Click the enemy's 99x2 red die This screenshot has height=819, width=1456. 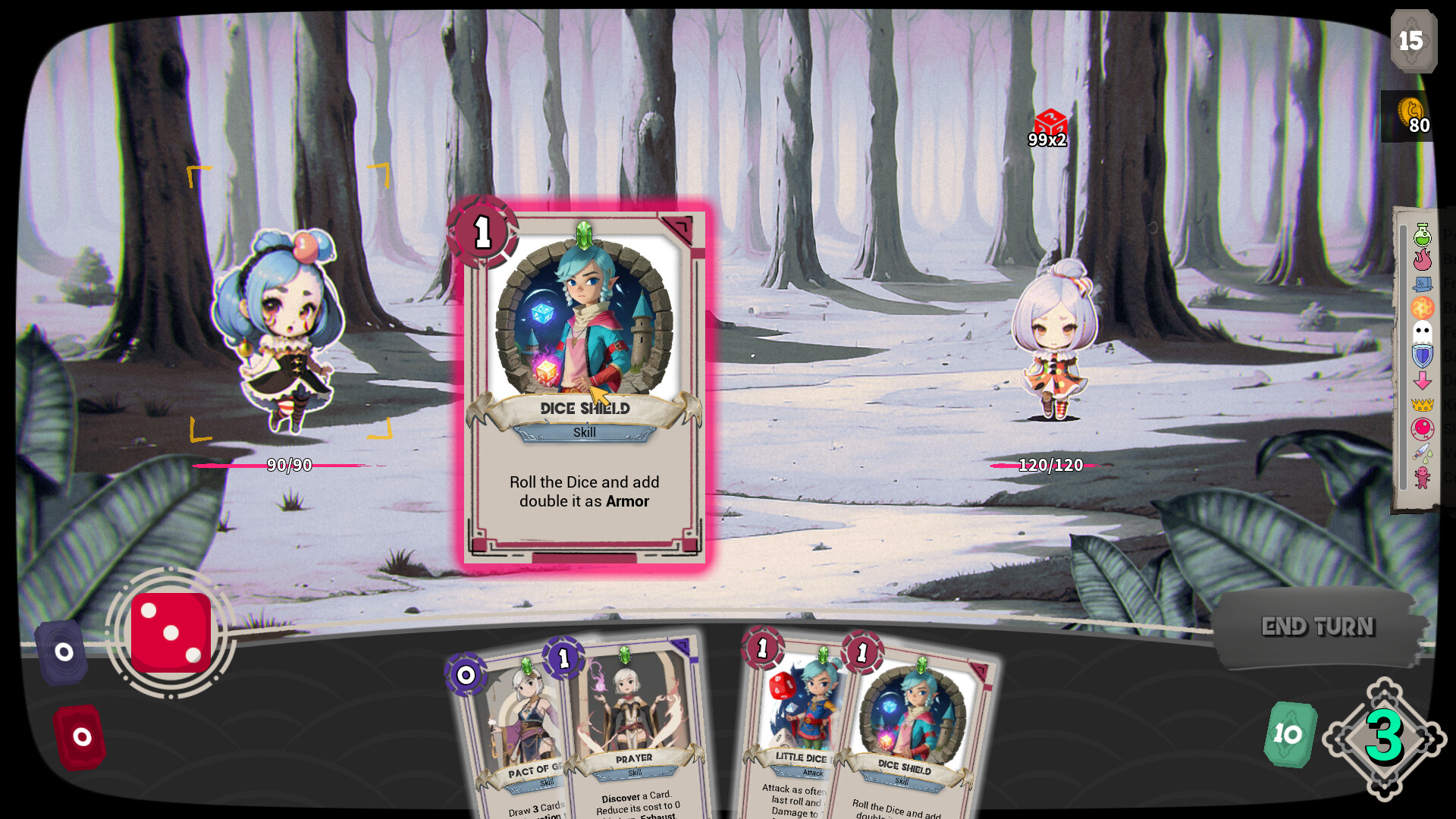(x=1049, y=121)
